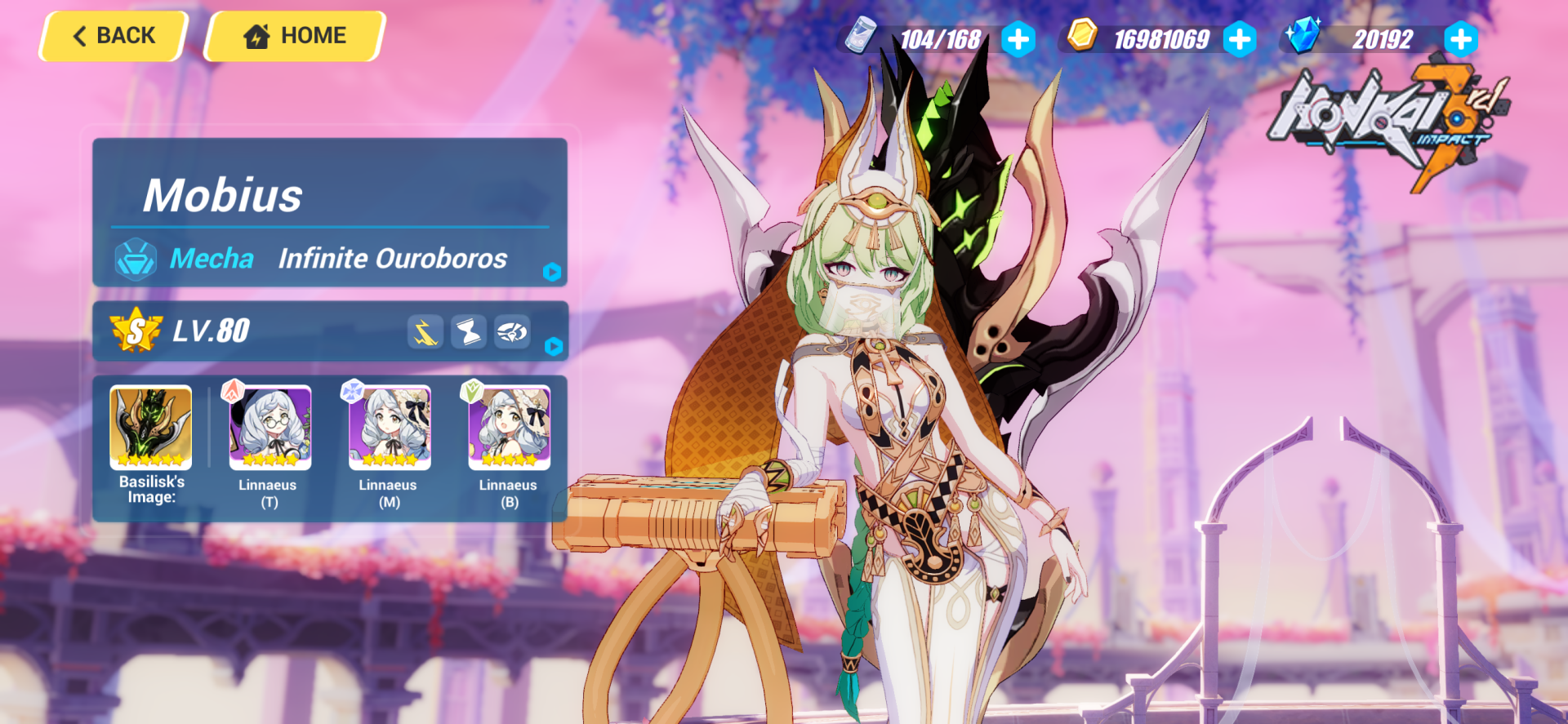Click the third skill tag icon
Viewport: 1568px width, 724px height.
click(x=512, y=331)
